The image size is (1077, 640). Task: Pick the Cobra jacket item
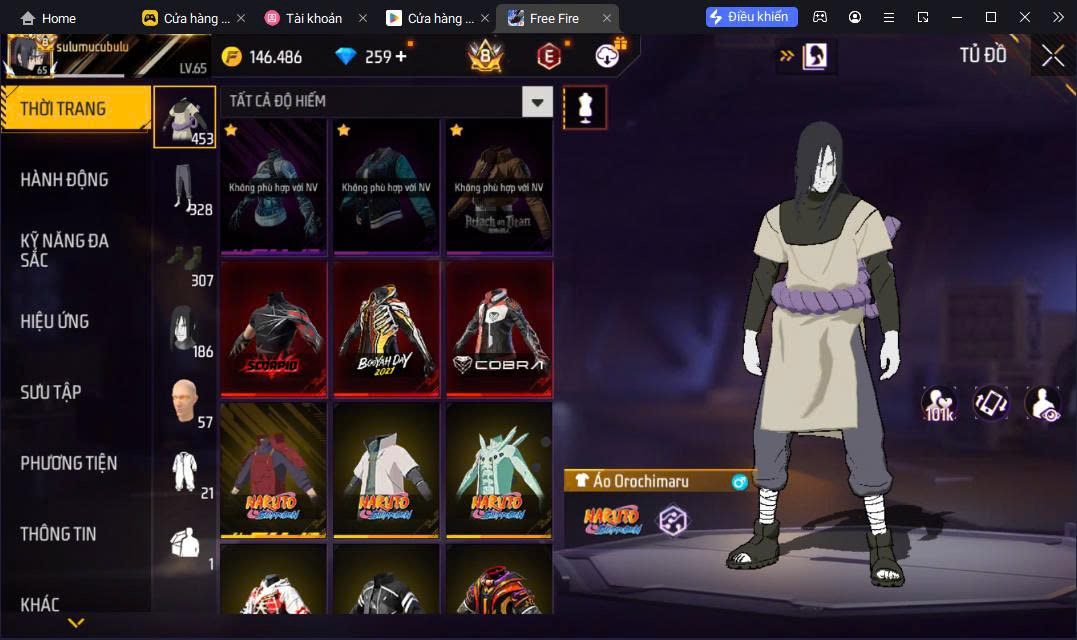coord(499,330)
